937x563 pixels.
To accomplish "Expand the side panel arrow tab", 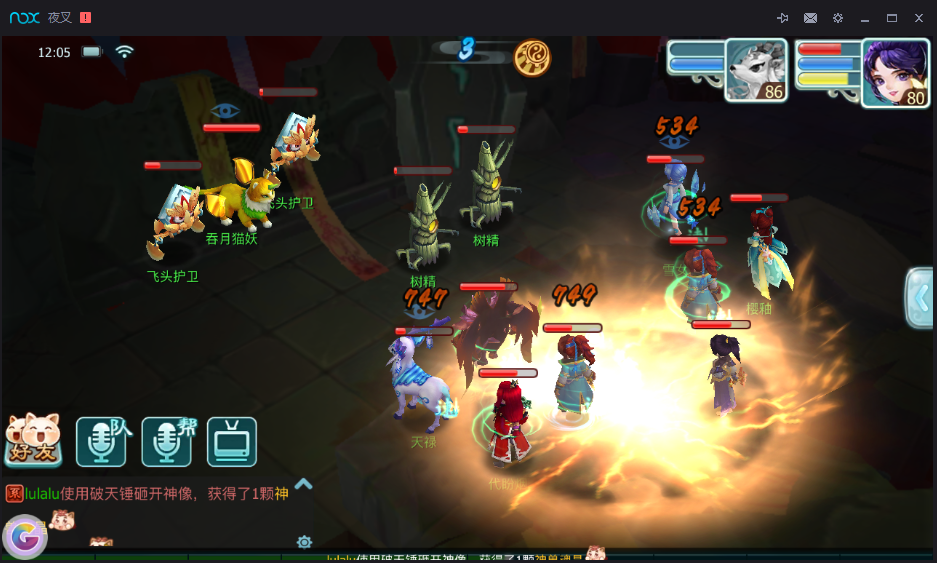I will 919,297.
